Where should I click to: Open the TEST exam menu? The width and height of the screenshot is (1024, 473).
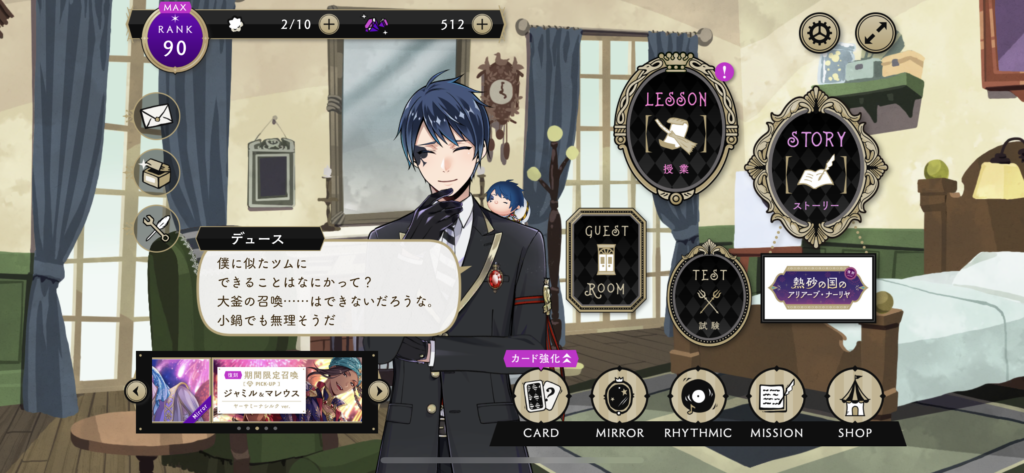[709, 292]
